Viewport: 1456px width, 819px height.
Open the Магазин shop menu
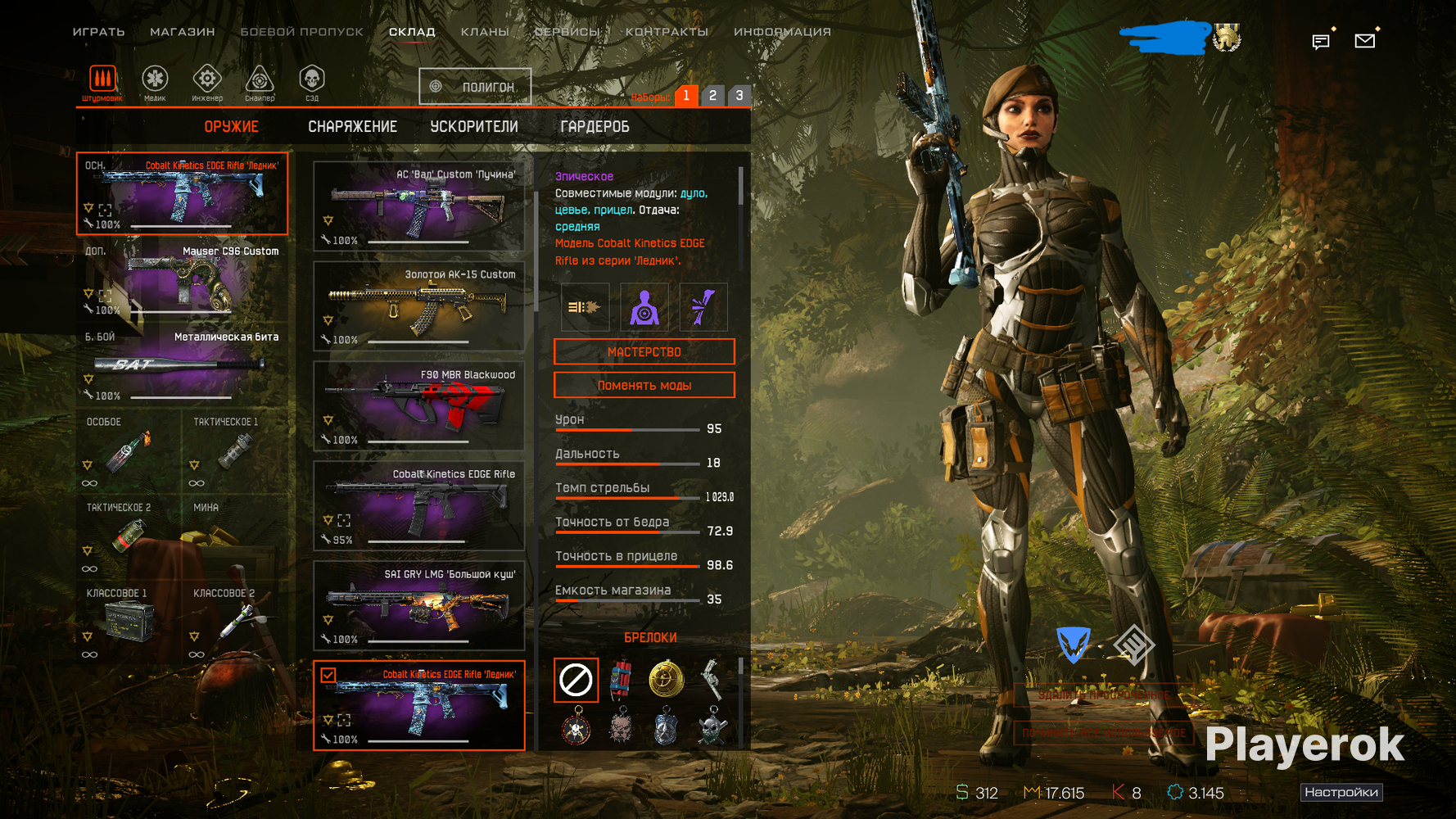click(x=182, y=32)
